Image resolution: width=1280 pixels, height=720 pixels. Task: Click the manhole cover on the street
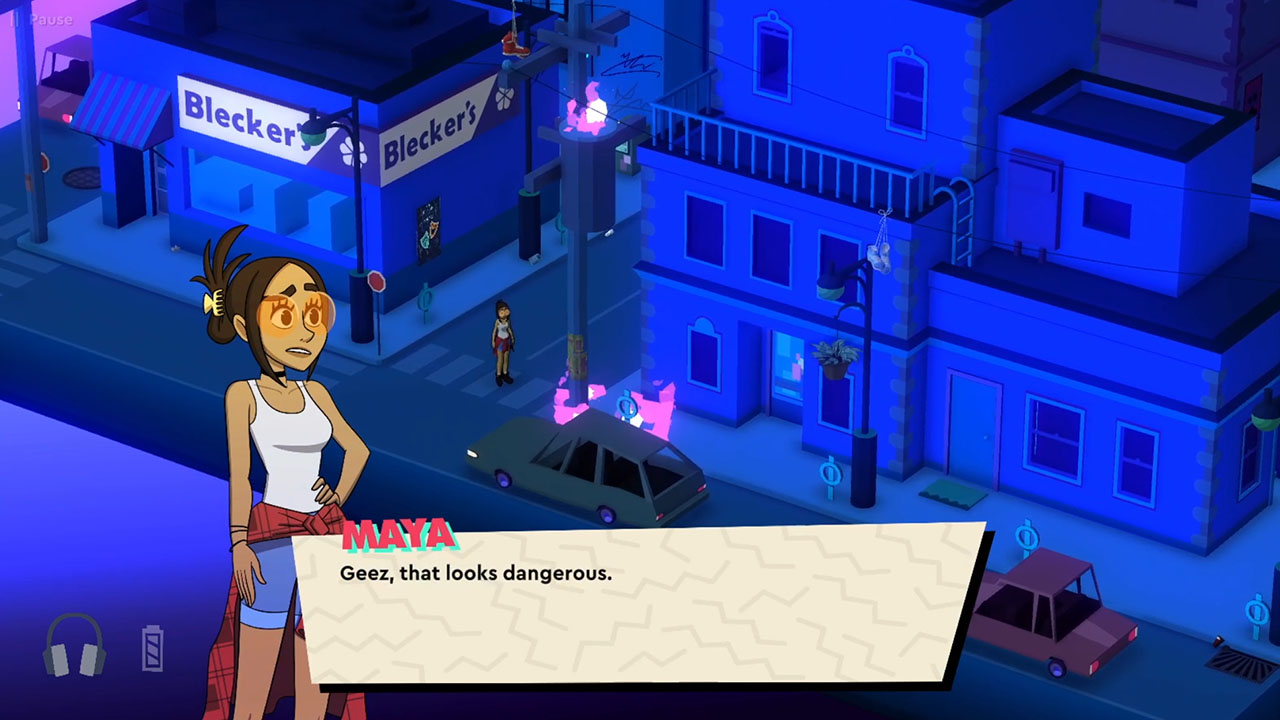click(x=80, y=177)
